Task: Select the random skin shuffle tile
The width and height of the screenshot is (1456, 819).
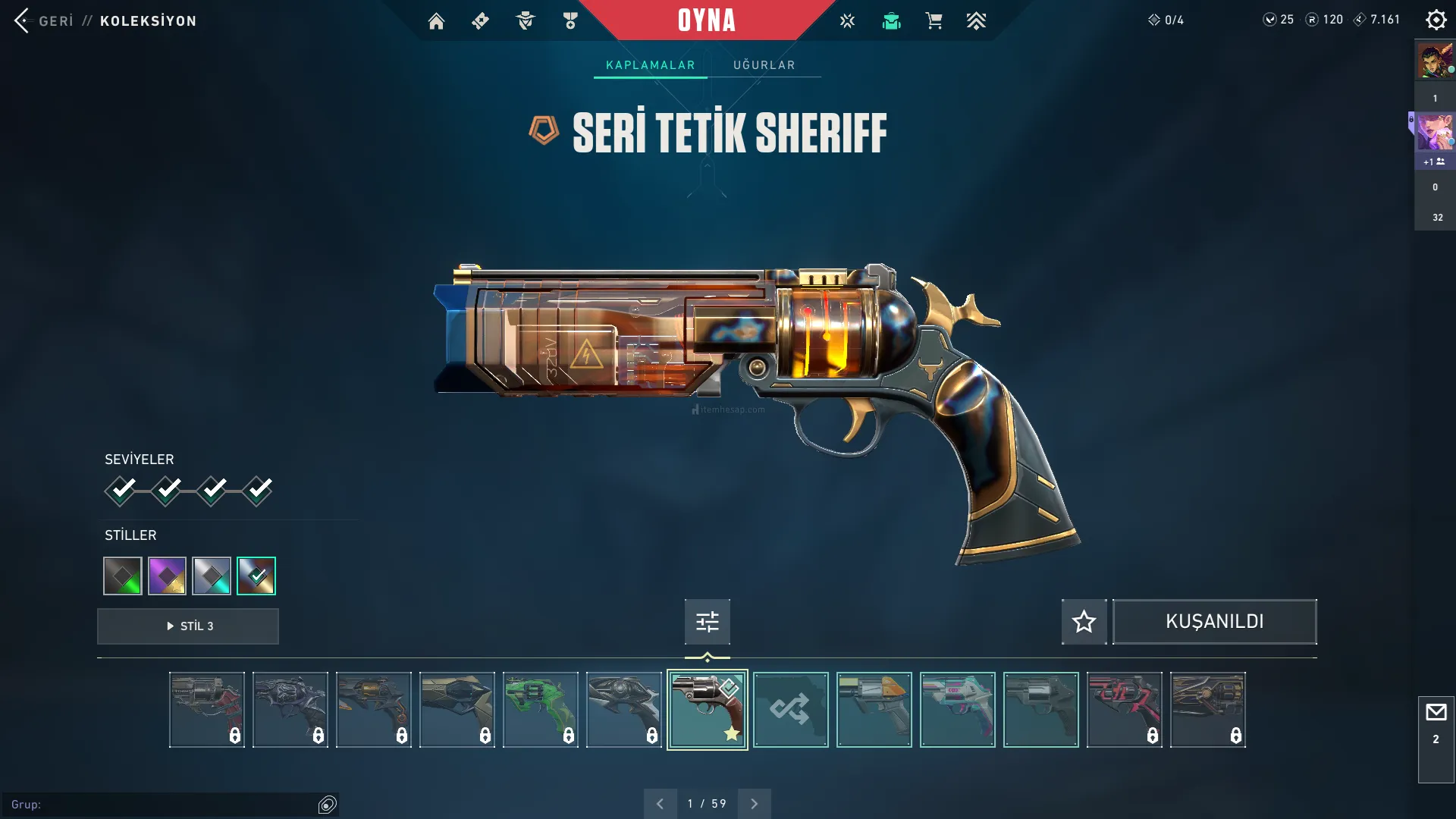Action: 790,710
